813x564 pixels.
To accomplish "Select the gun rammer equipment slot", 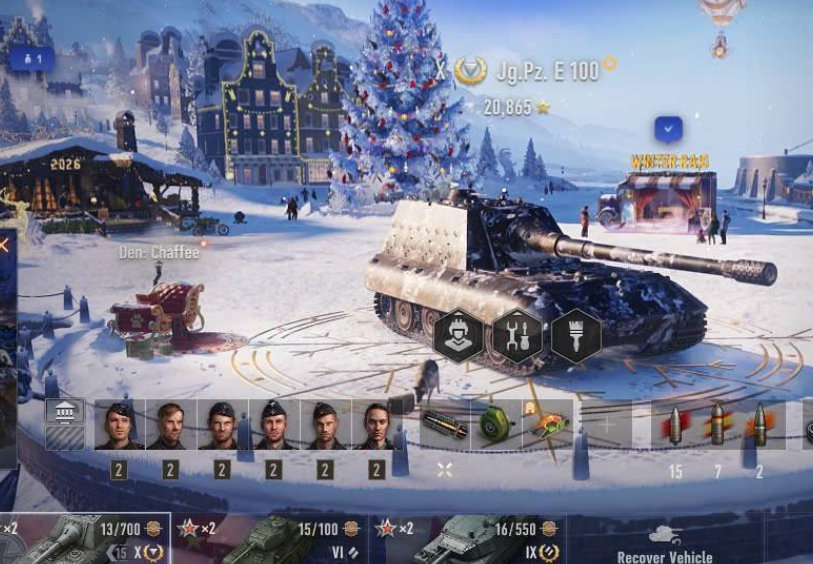I will pos(445,424).
